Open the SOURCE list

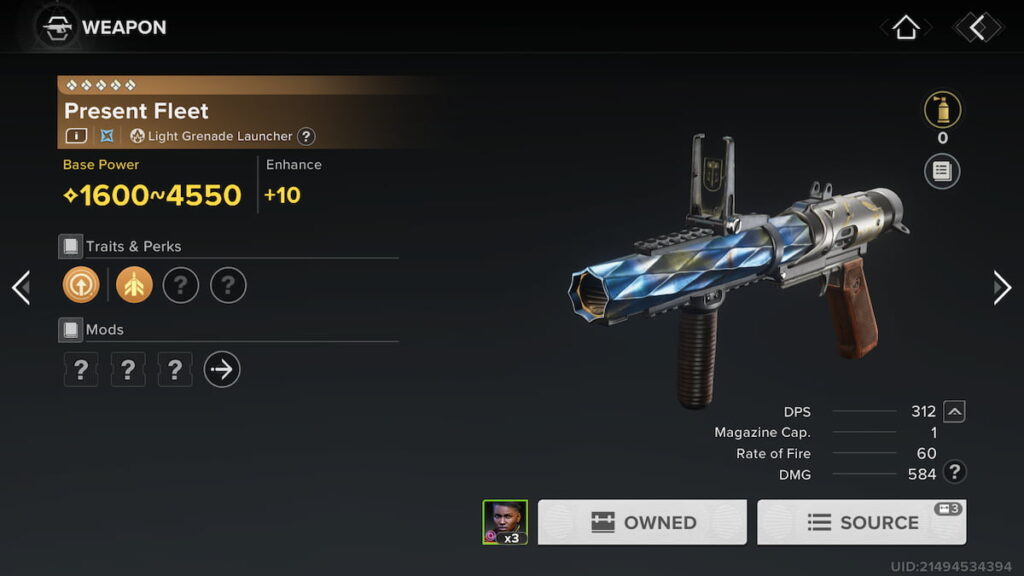(x=861, y=522)
